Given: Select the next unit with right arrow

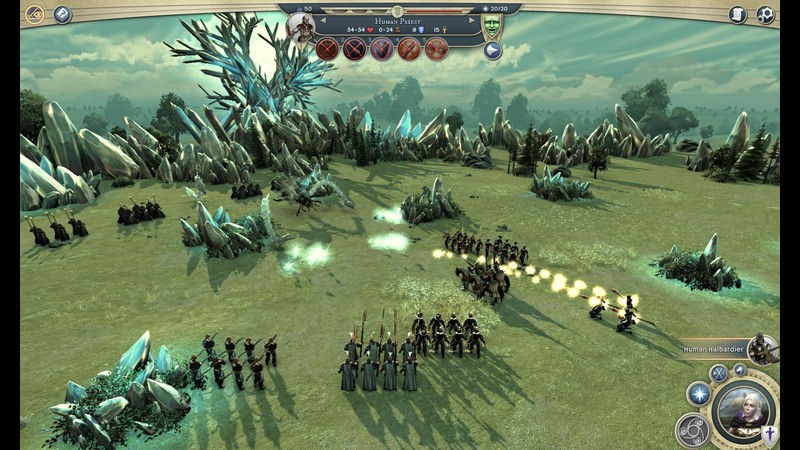Looking at the screenshot, I should click(471, 18).
